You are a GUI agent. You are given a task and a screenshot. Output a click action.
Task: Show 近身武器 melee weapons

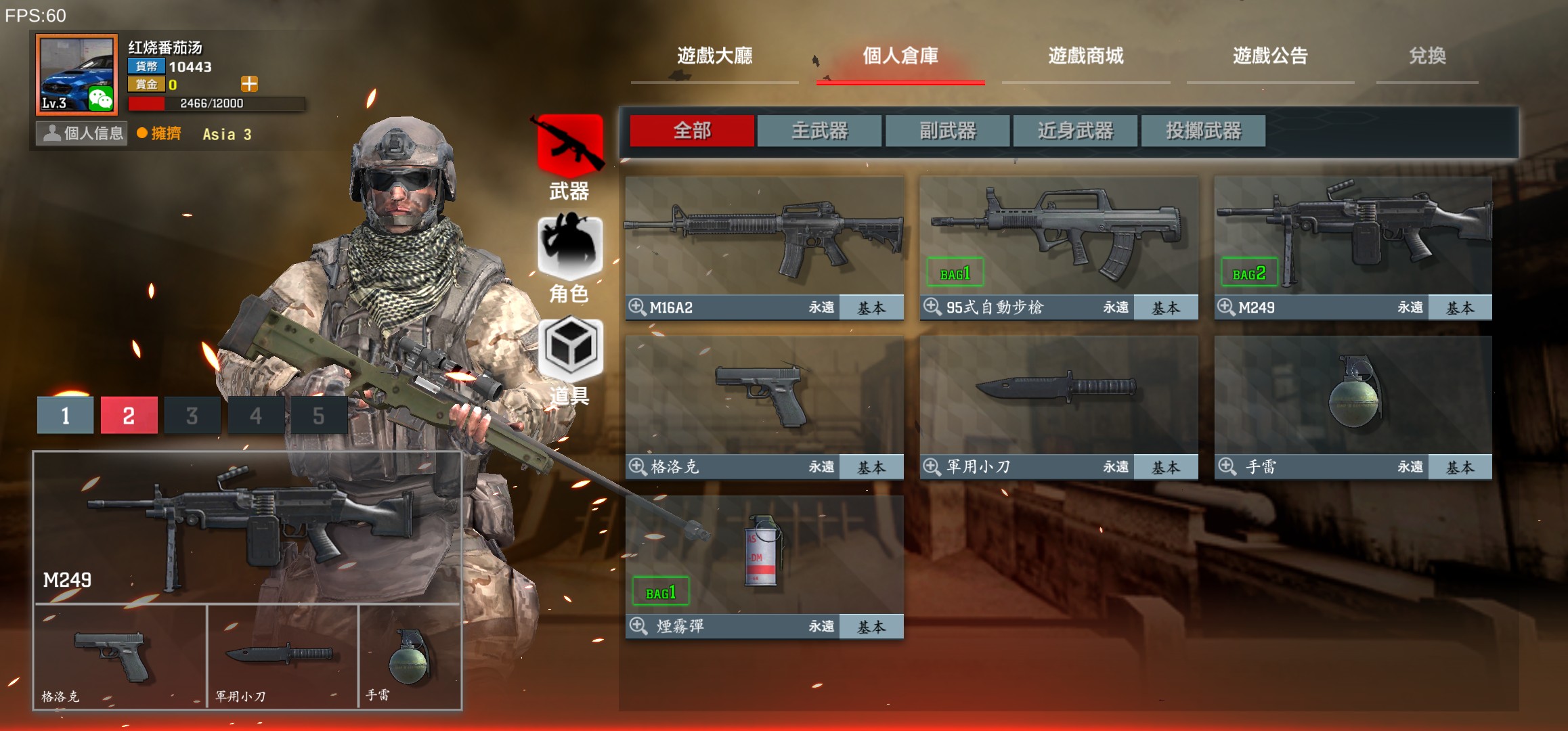pos(1075,131)
